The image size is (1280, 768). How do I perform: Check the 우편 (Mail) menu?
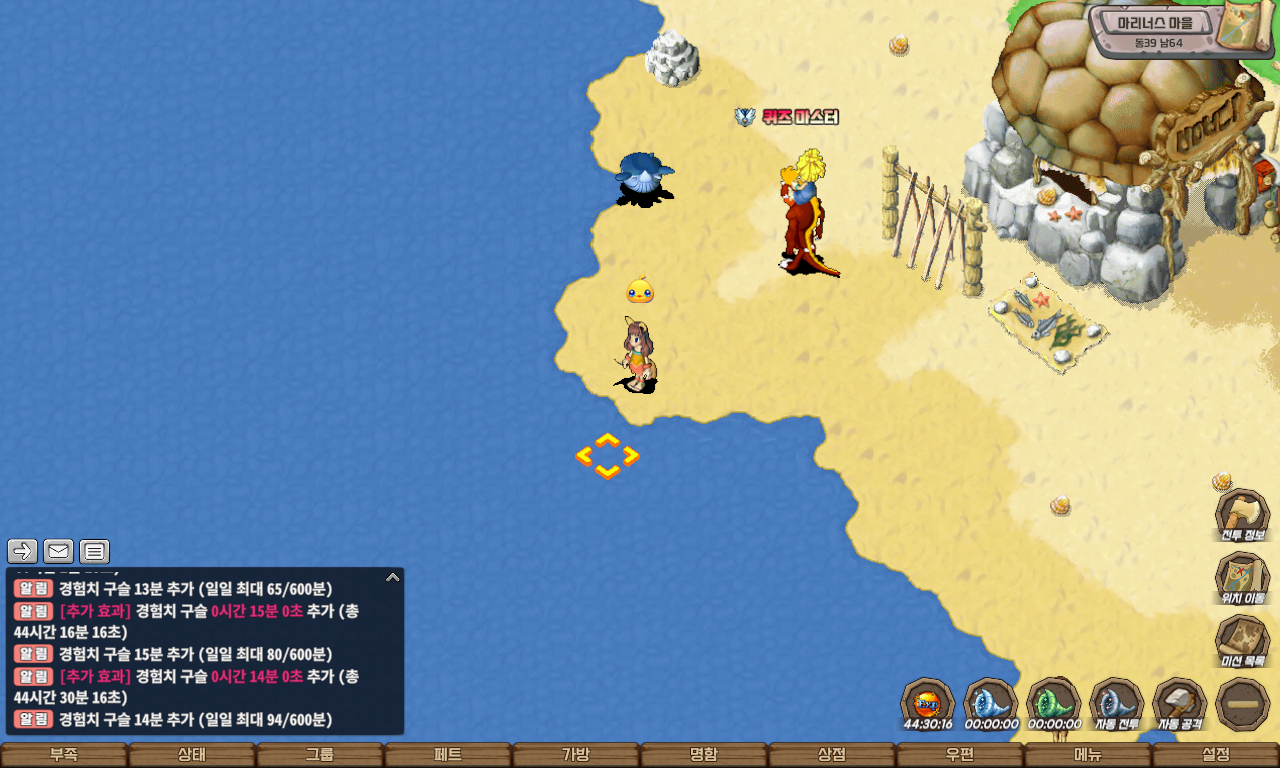(960, 755)
